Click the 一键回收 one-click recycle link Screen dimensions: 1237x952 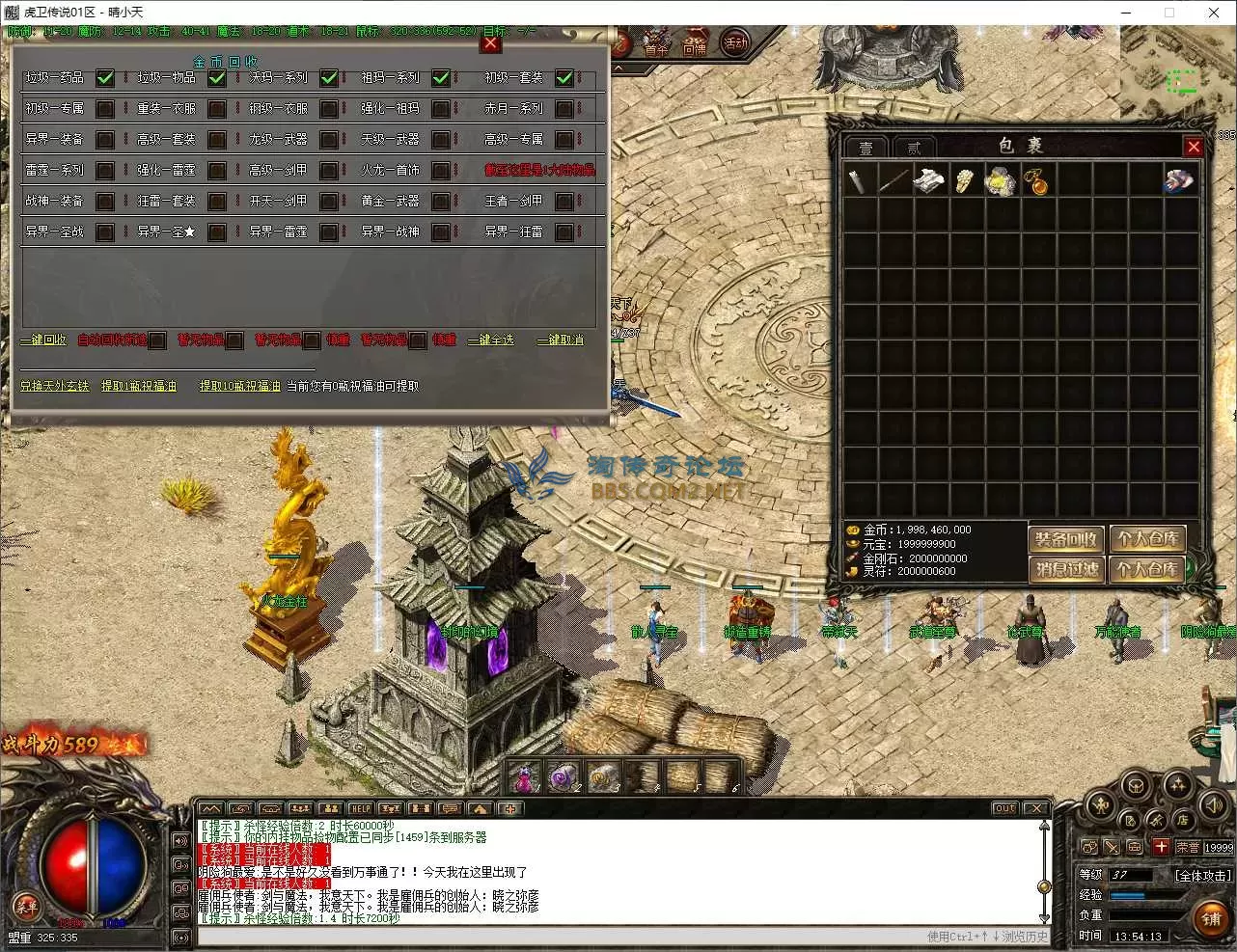pos(43,340)
